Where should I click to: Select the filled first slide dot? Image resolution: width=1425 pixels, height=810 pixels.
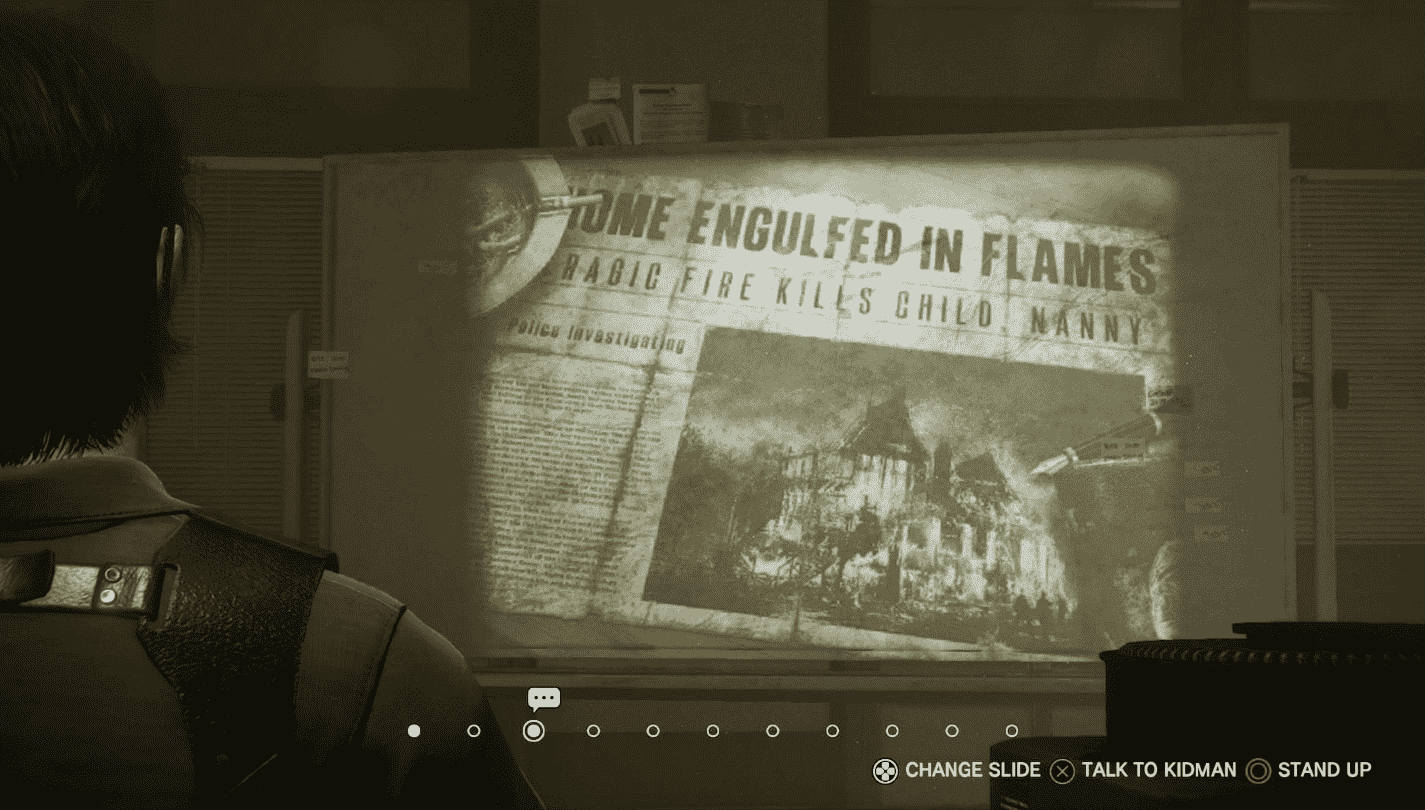(414, 731)
